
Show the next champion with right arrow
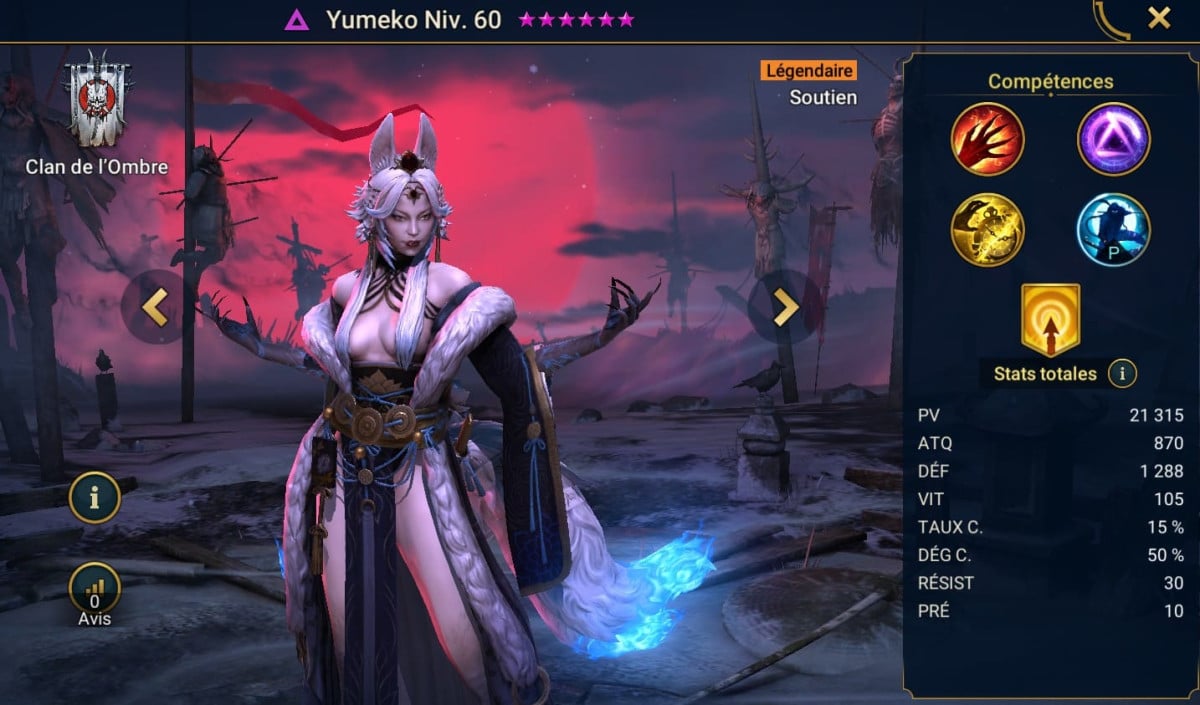pyautogui.click(x=785, y=307)
